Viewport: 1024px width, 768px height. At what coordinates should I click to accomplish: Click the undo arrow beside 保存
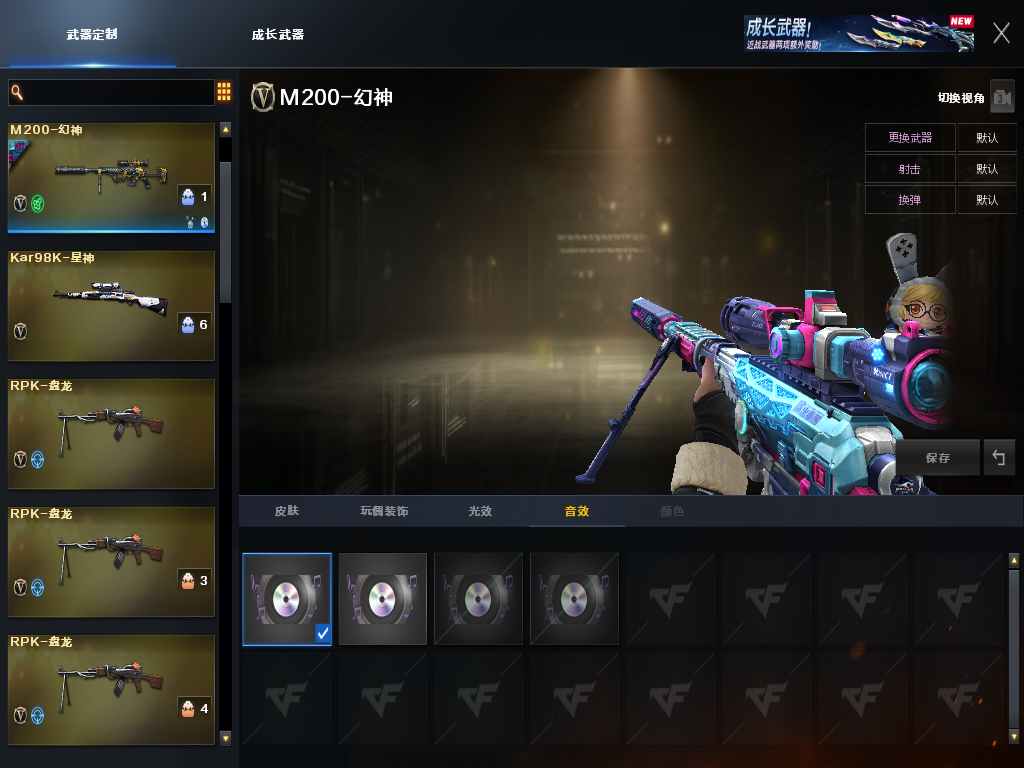(x=999, y=458)
